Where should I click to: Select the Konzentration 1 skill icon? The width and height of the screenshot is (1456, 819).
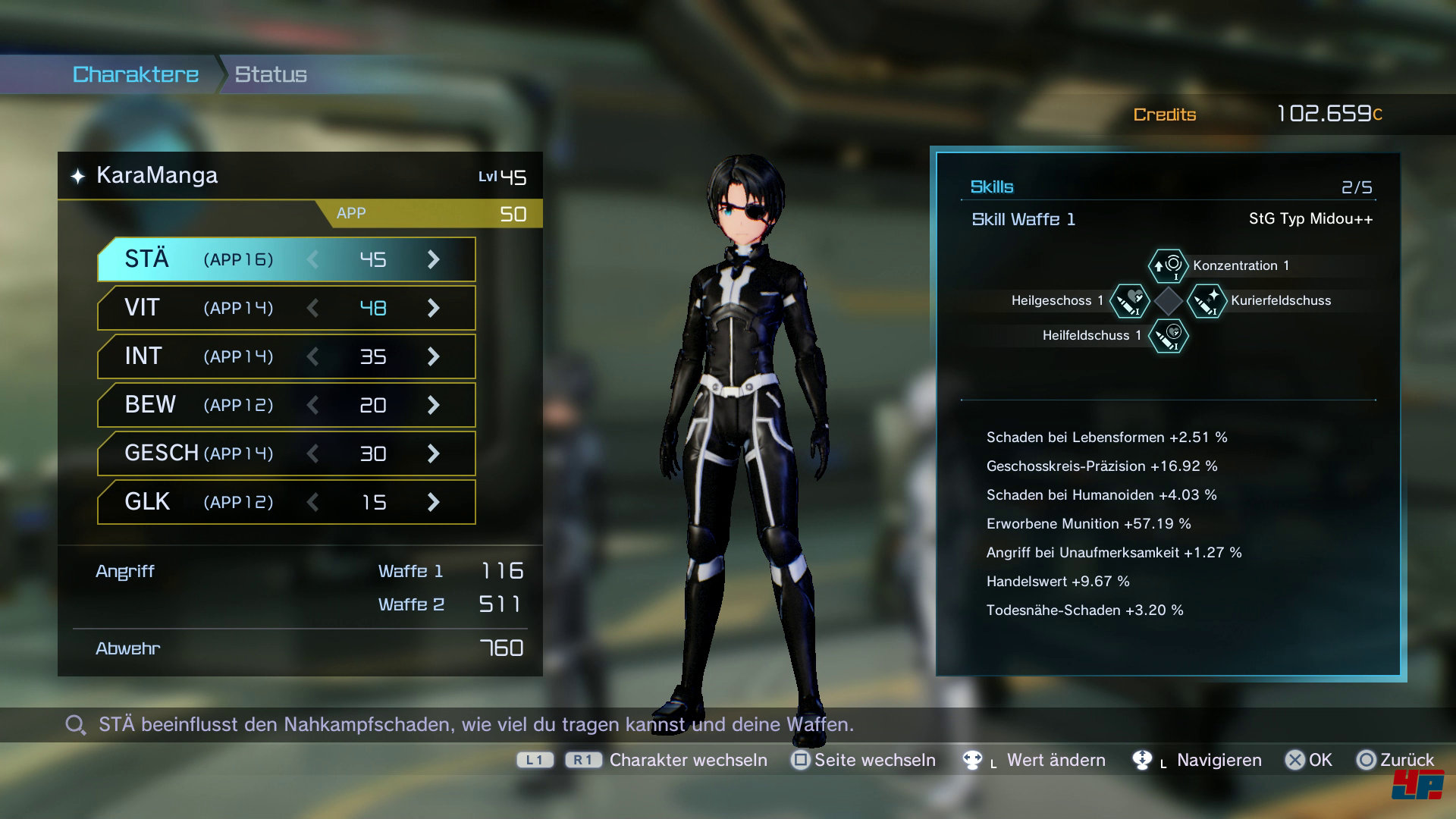coord(1168,265)
